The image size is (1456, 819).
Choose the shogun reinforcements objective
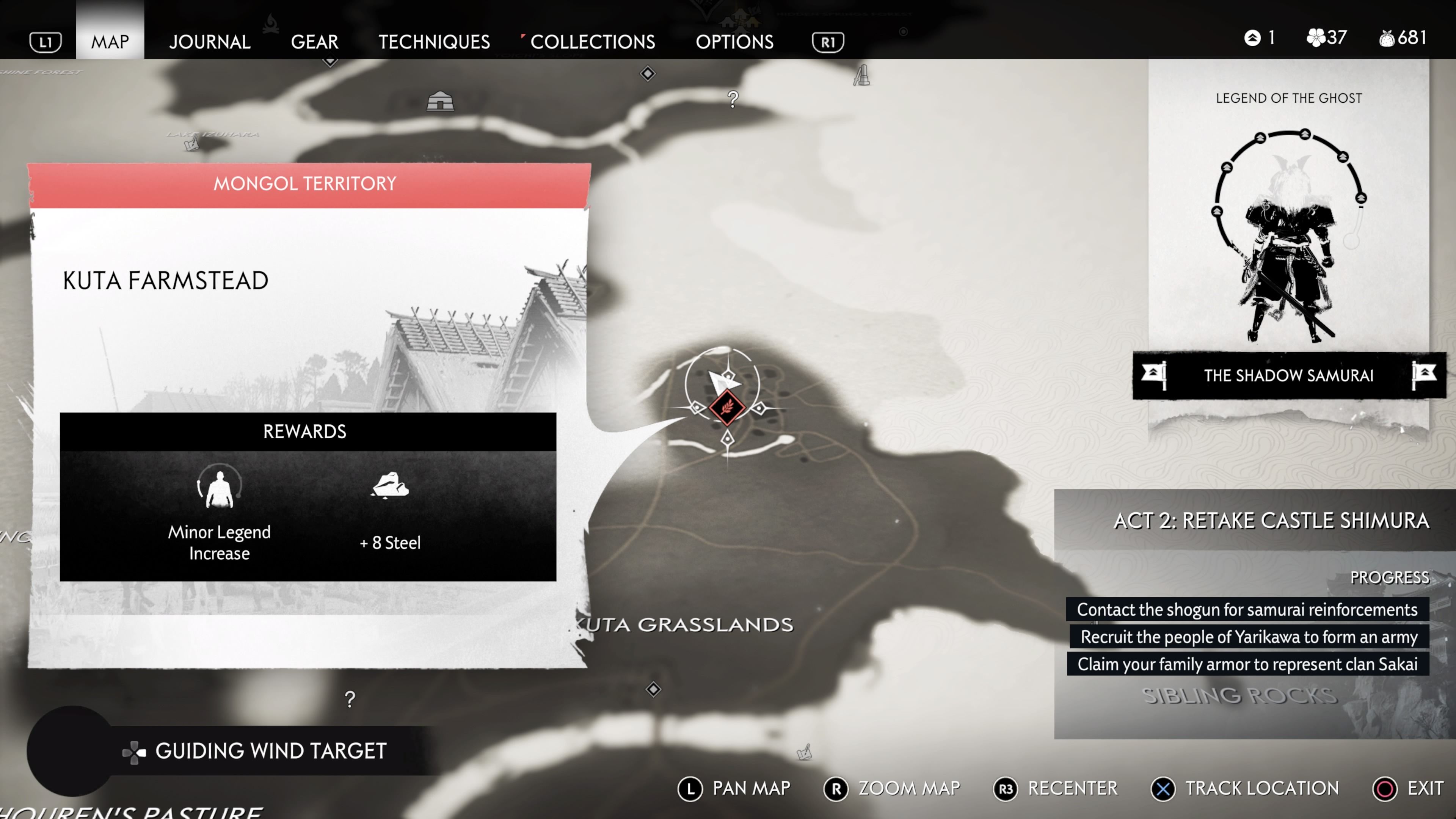(1247, 609)
